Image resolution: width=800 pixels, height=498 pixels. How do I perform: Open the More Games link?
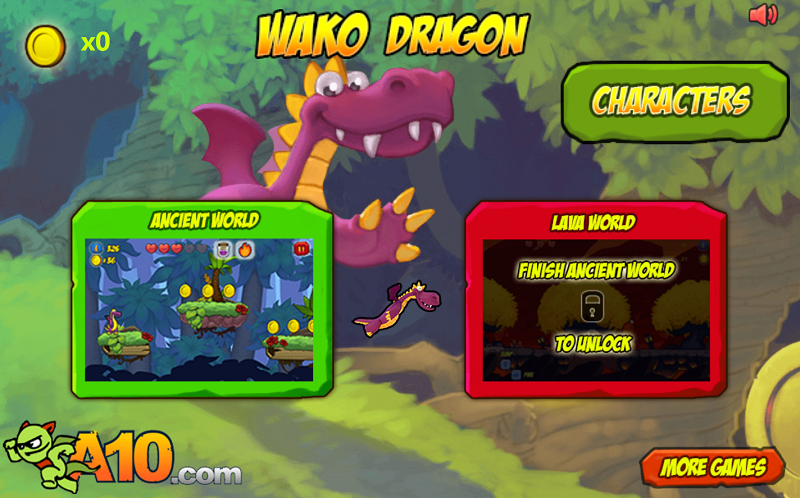point(712,466)
